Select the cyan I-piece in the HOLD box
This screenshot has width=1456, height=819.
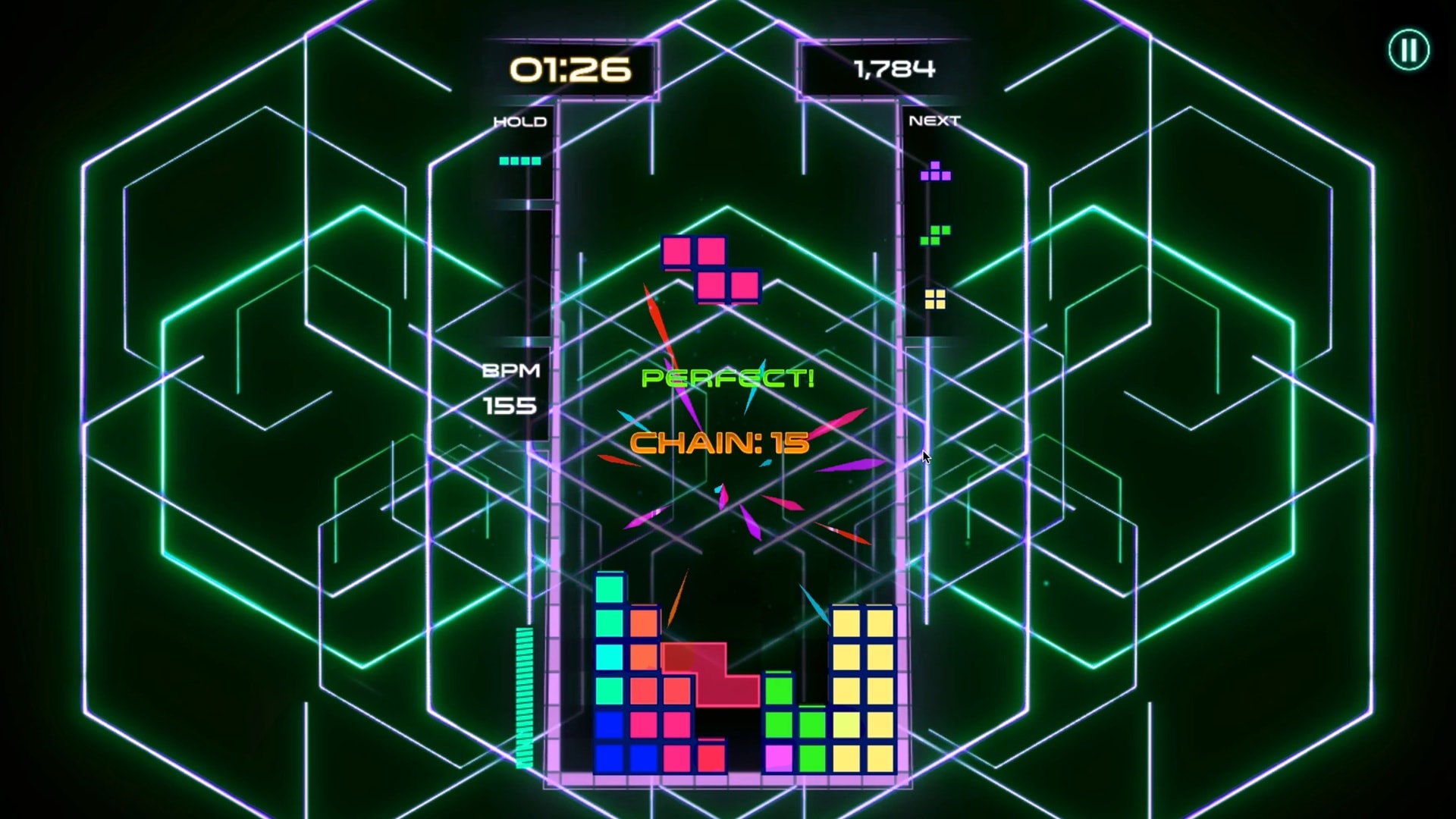(x=519, y=160)
